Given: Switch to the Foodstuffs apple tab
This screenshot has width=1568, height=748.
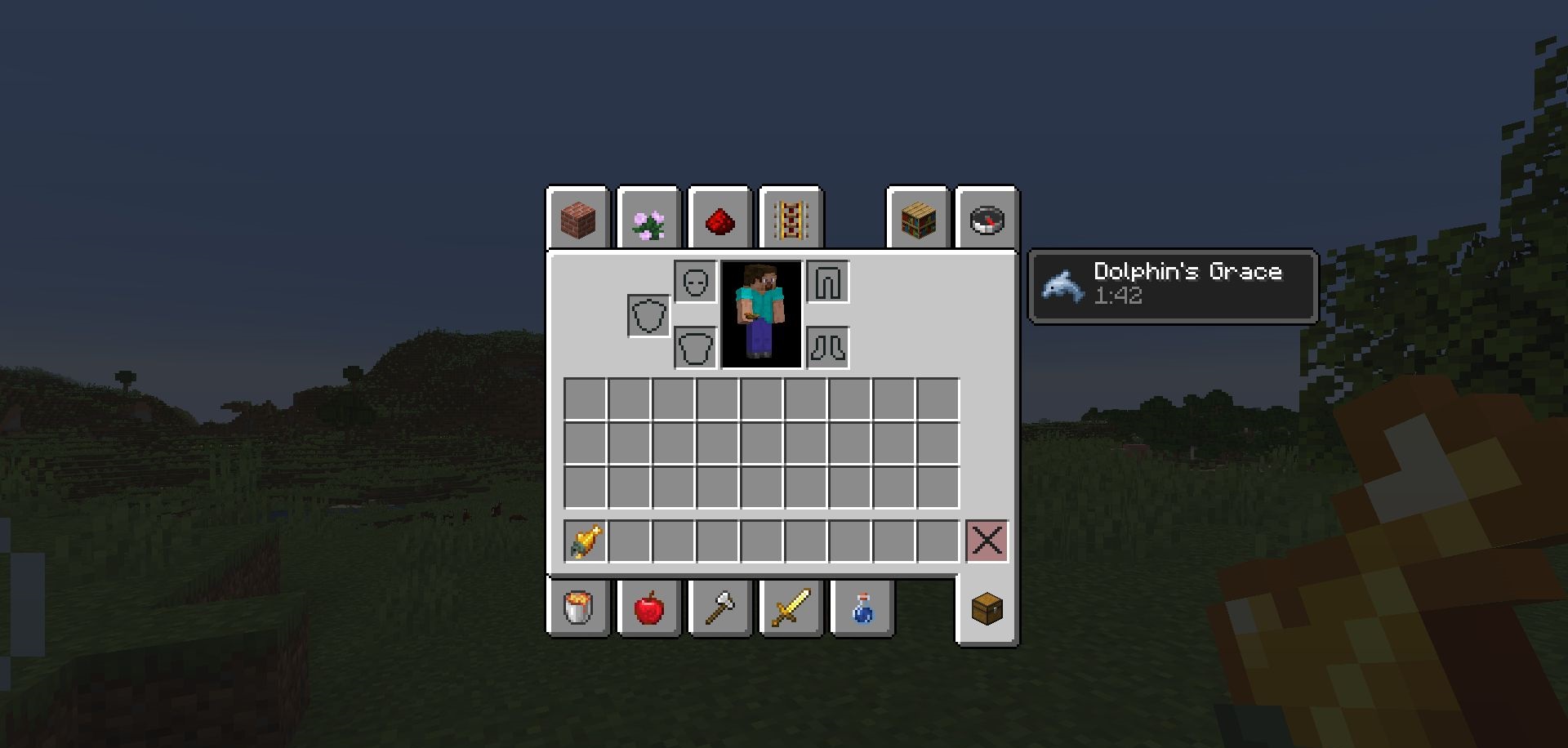Looking at the screenshot, I should [648, 608].
